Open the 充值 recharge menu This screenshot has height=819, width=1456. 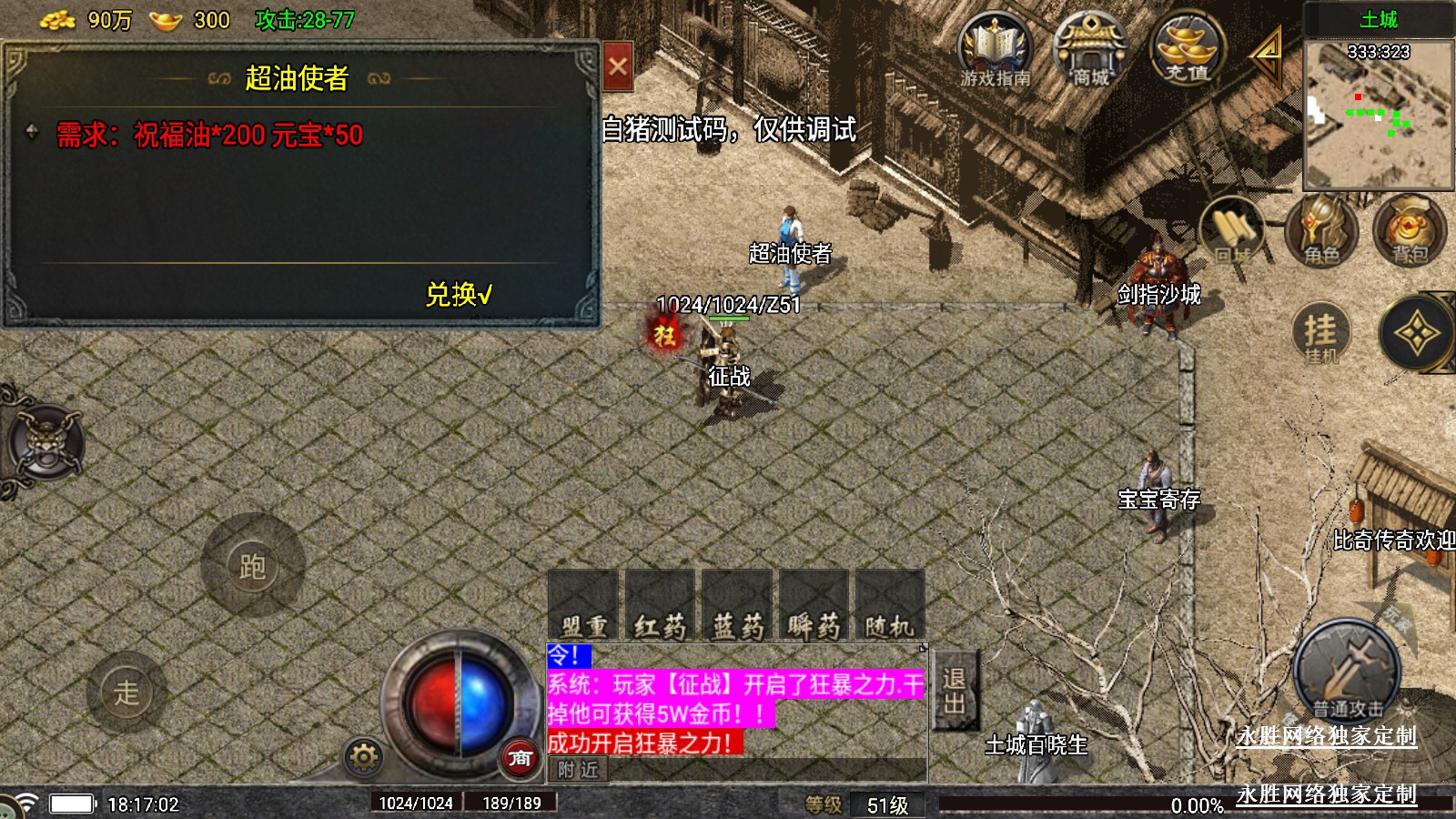tap(1187, 49)
